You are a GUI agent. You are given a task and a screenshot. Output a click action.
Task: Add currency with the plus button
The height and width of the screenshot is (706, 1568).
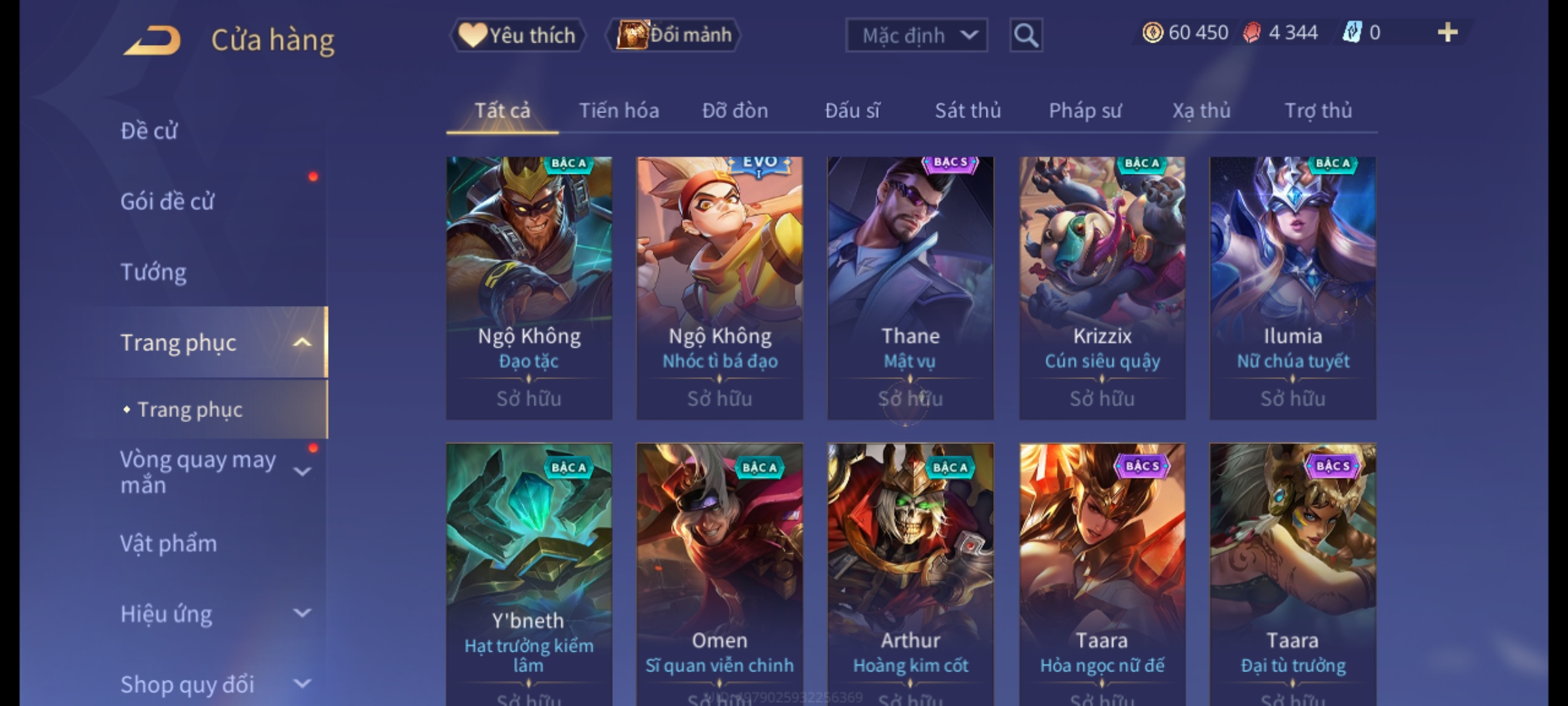[1447, 33]
